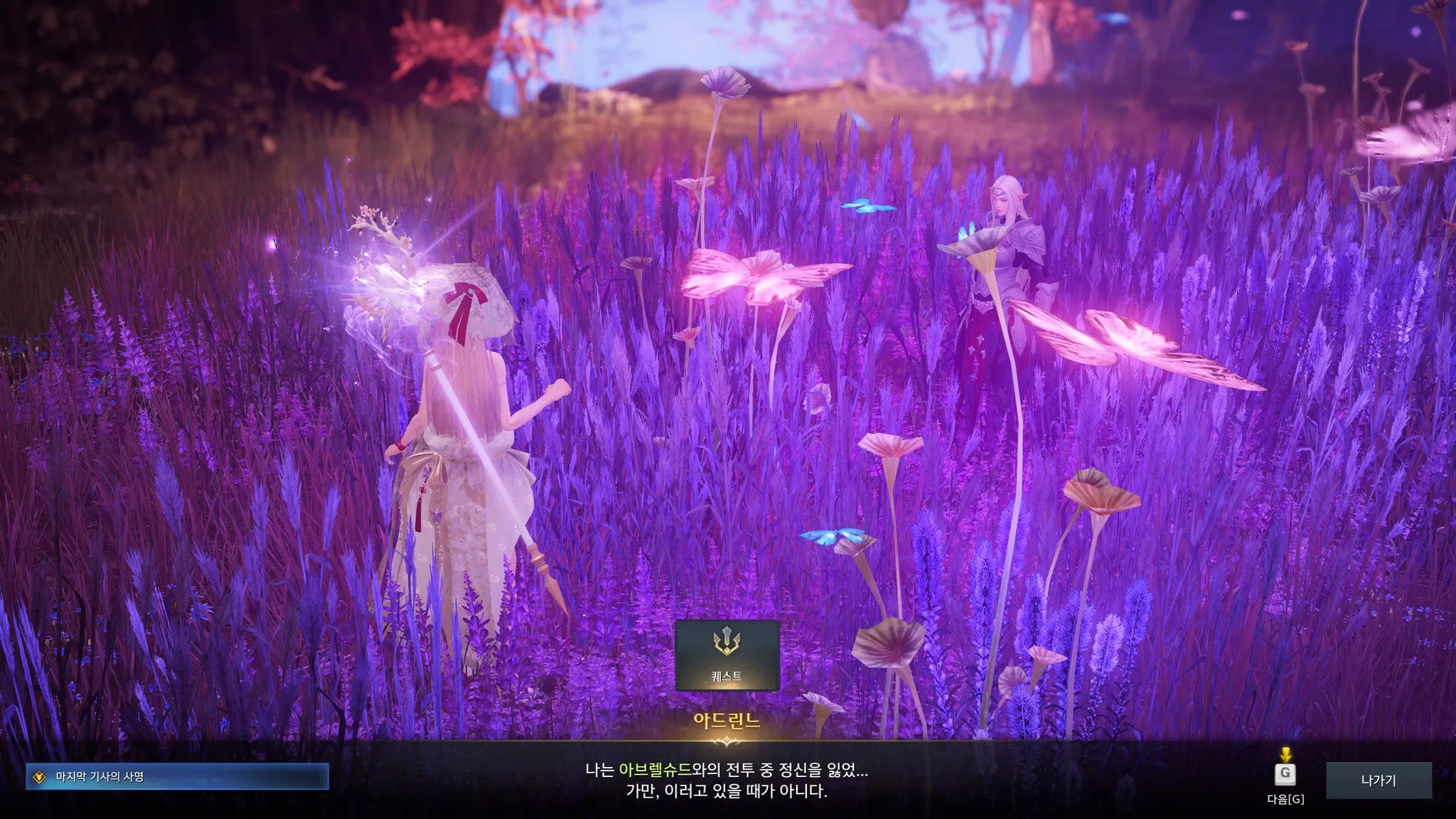This screenshot has width=1456, height=819.
Task: Click the 나가기 exit button
Action: click(1378, 781)
